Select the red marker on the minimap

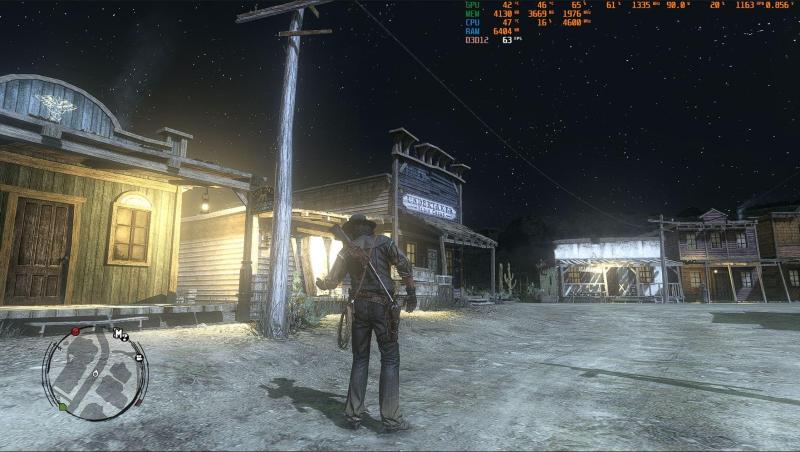pyautogui.click(x=75, y=331)
